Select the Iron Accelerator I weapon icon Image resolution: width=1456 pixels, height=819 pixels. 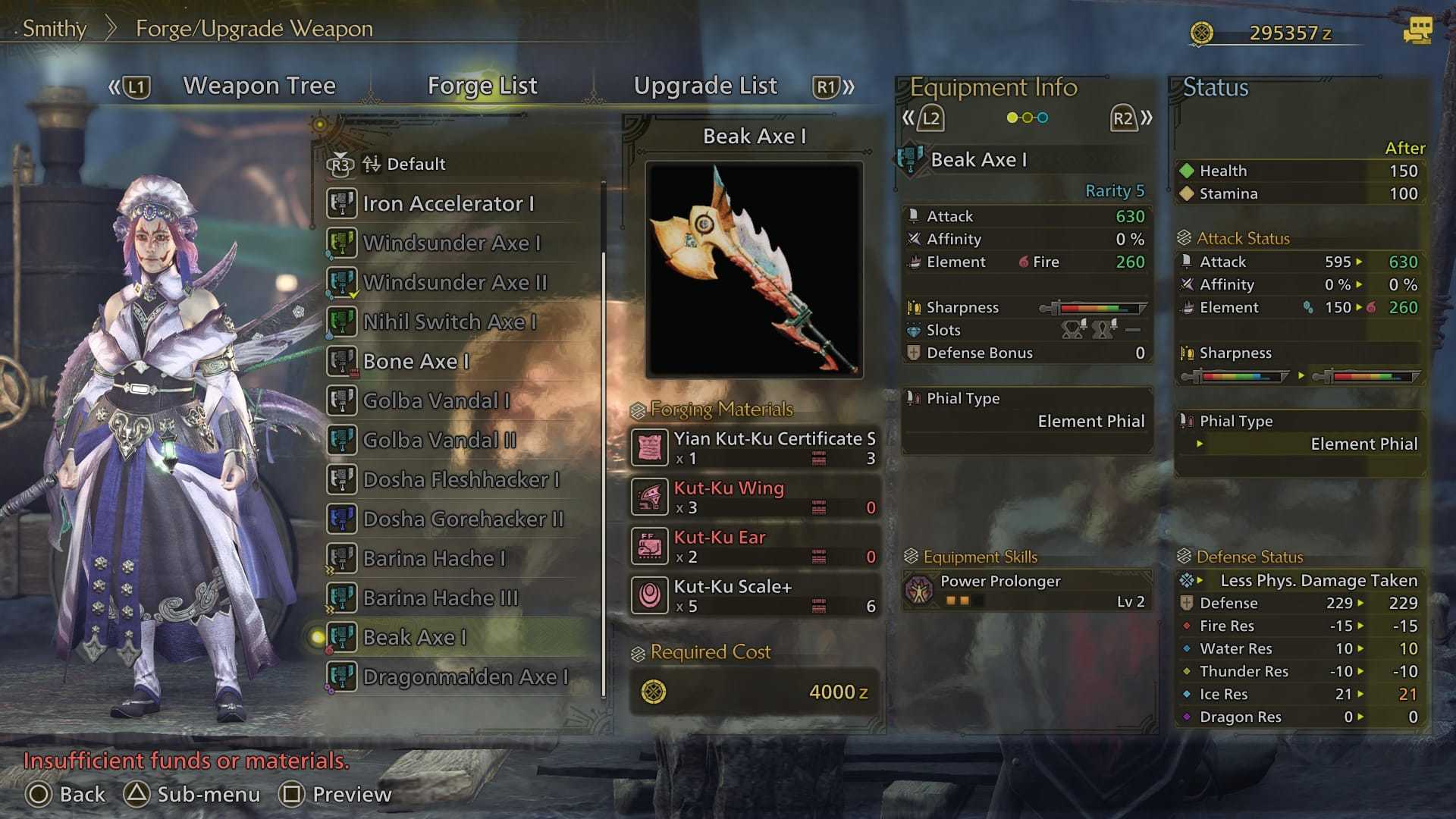coord(342,203)
